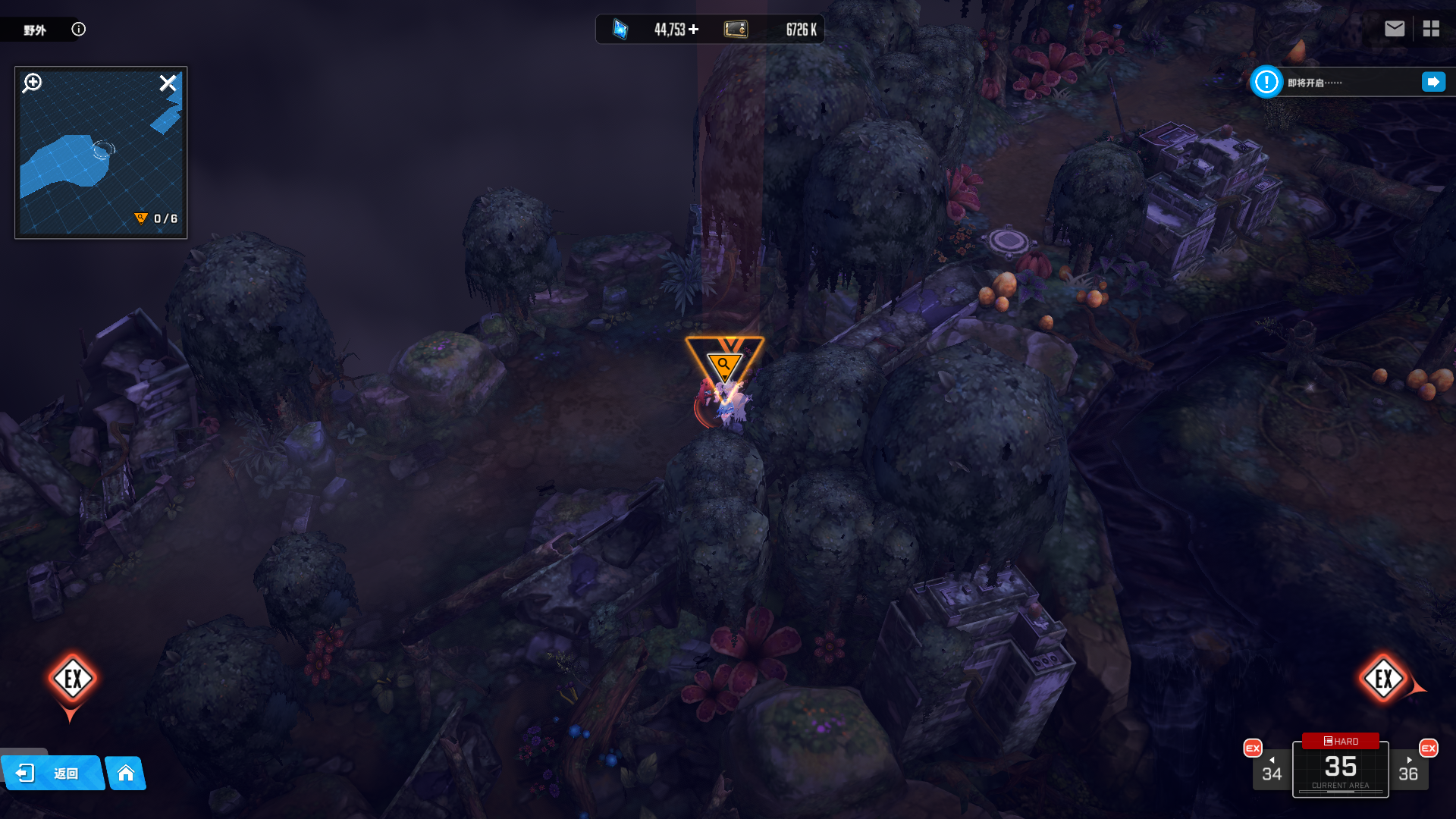Activate the left EX diamond marker
The height and width of the screenshot is (819, 1456).
click(73, 679)
